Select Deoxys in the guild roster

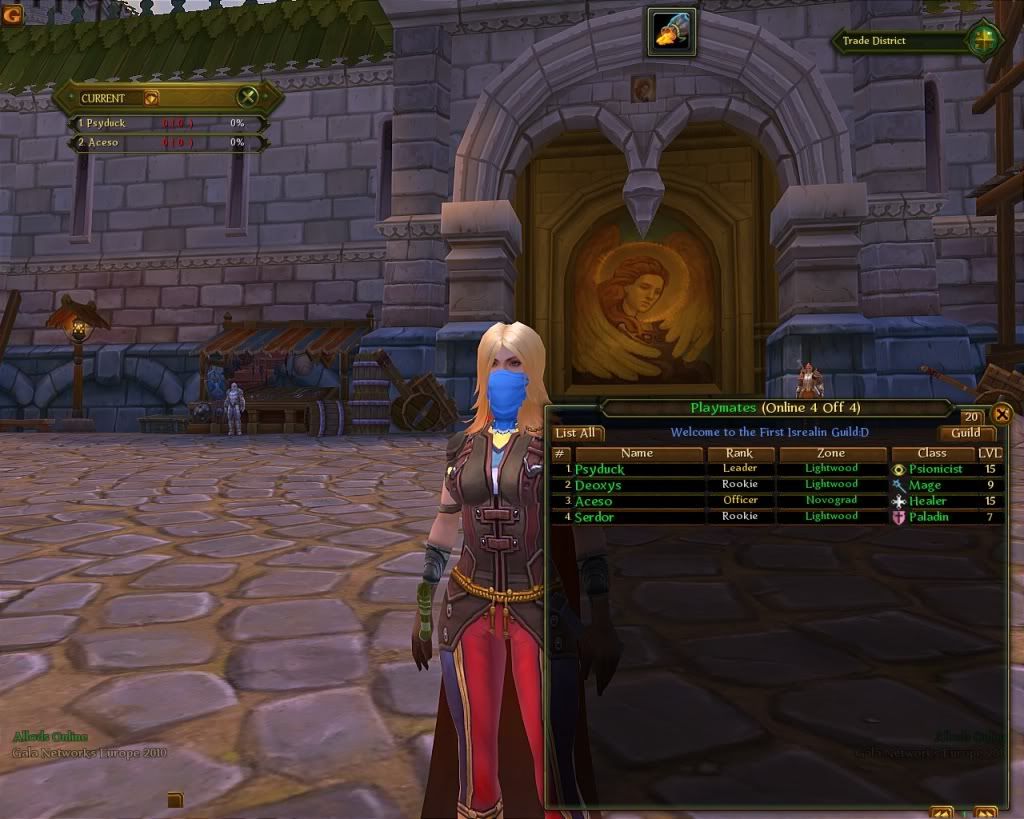(x=598, y=485)
